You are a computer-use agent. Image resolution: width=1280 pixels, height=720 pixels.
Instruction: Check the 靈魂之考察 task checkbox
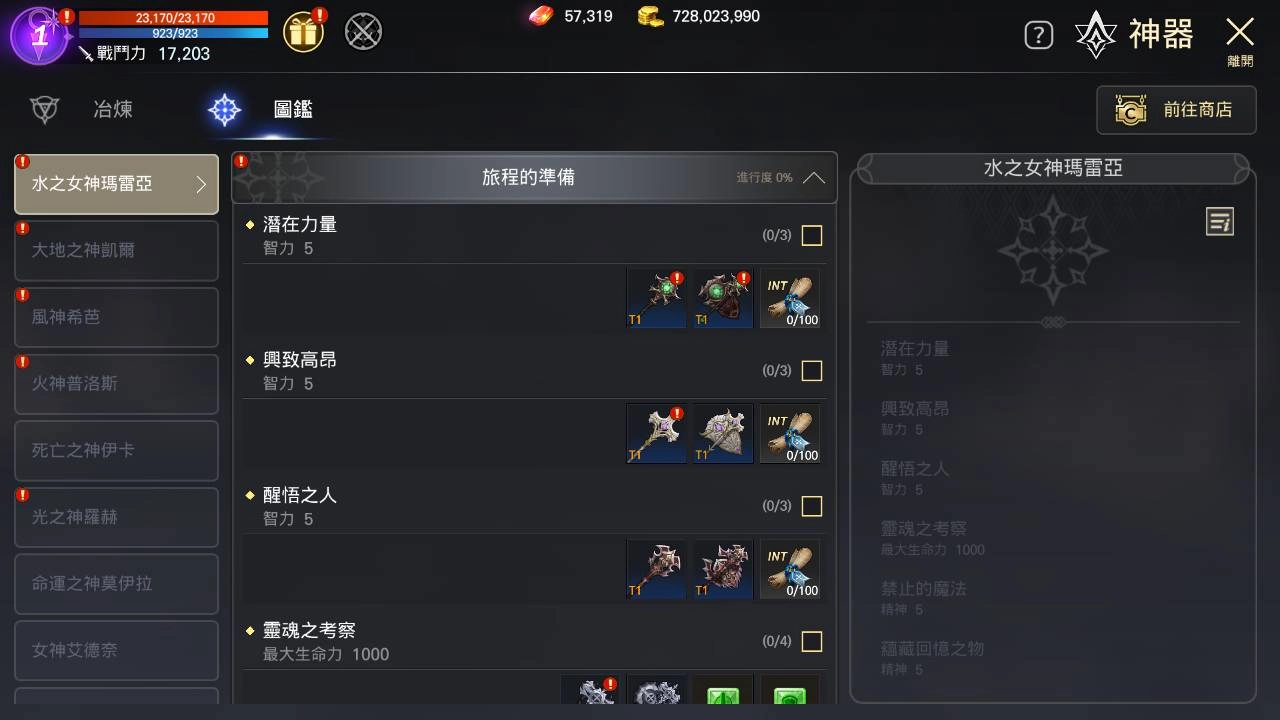click(811, 641)
